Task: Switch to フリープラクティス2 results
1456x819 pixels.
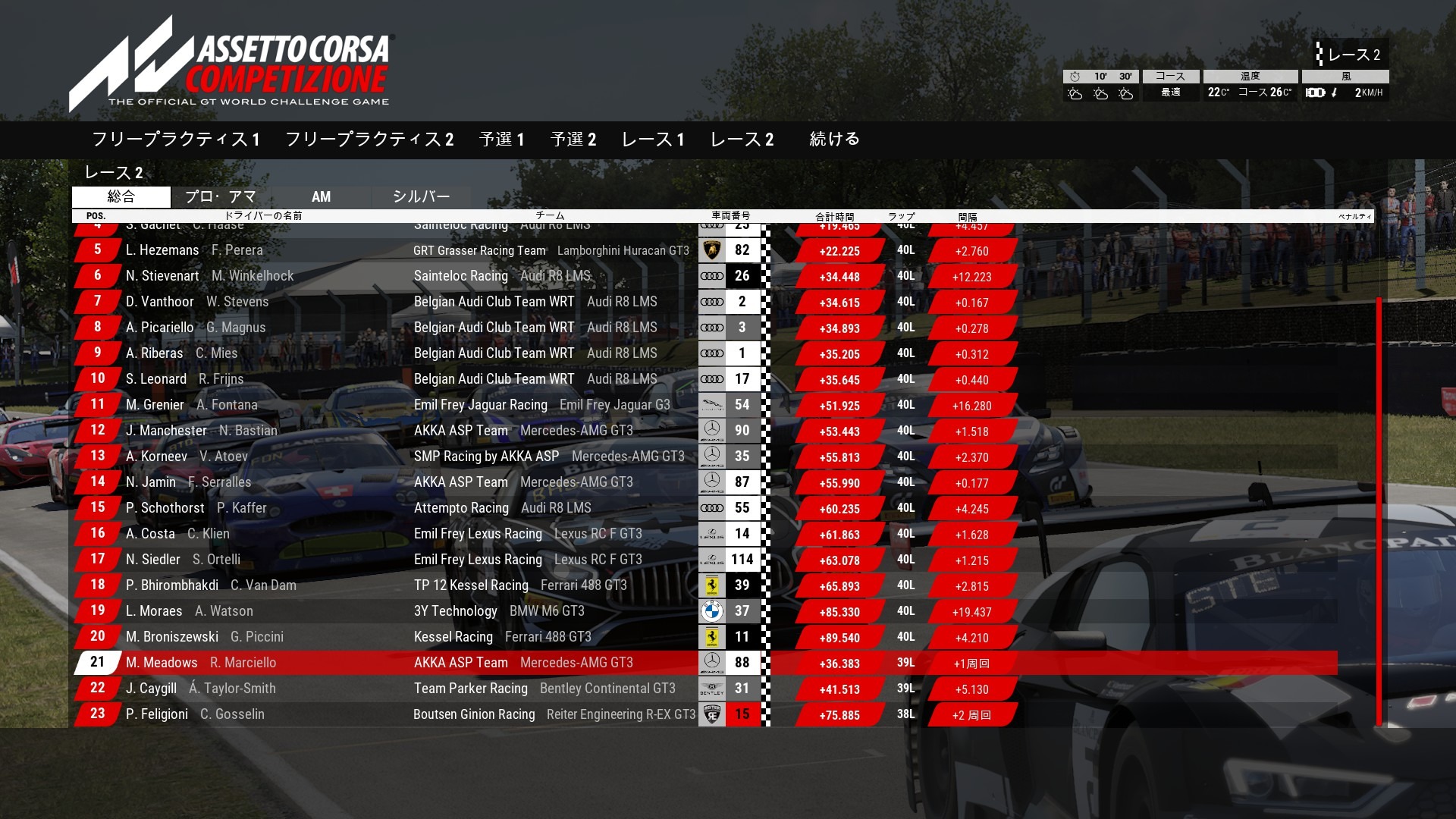Action: click(369, 140)
